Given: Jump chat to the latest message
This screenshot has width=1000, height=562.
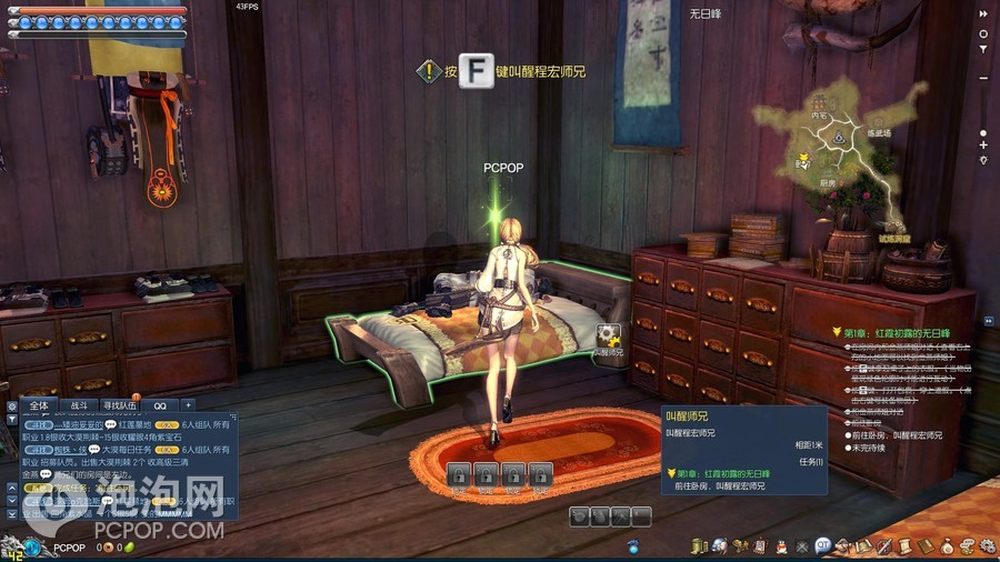Looking at the screenshot, I should [x=11, y=515].
